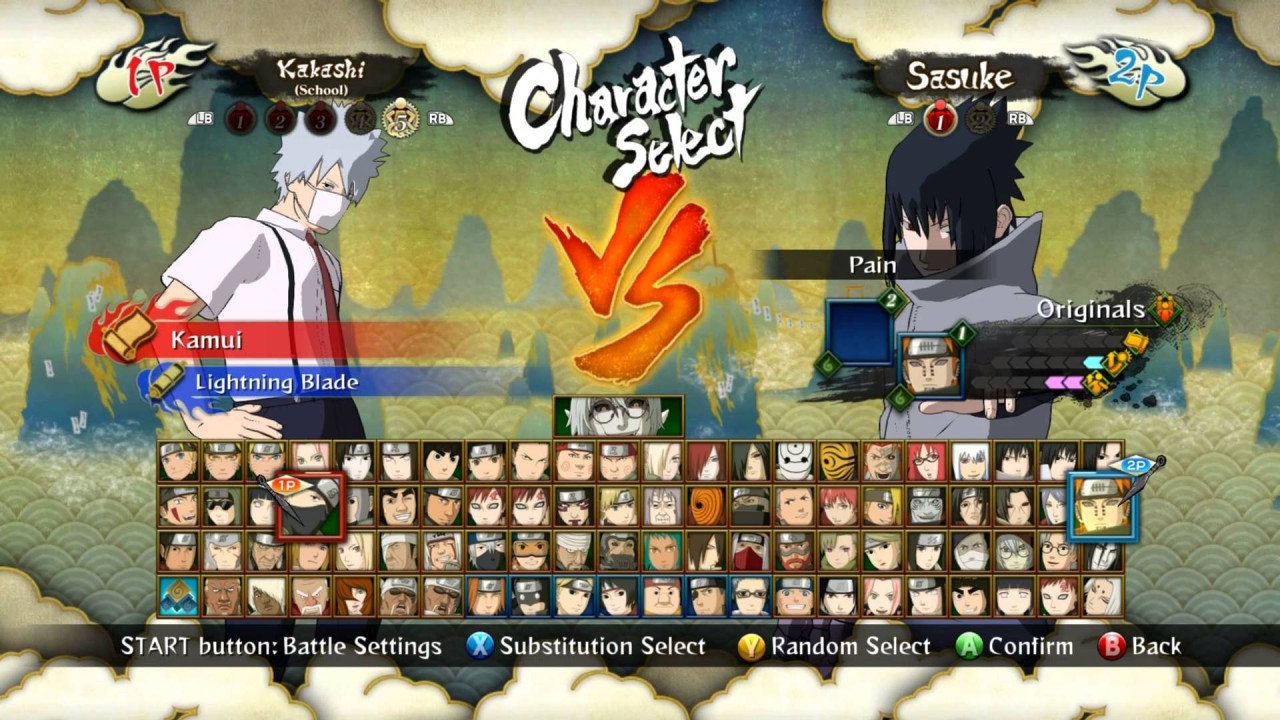Choose Kisame's grey shark-faced portrait

click(926, 506)
